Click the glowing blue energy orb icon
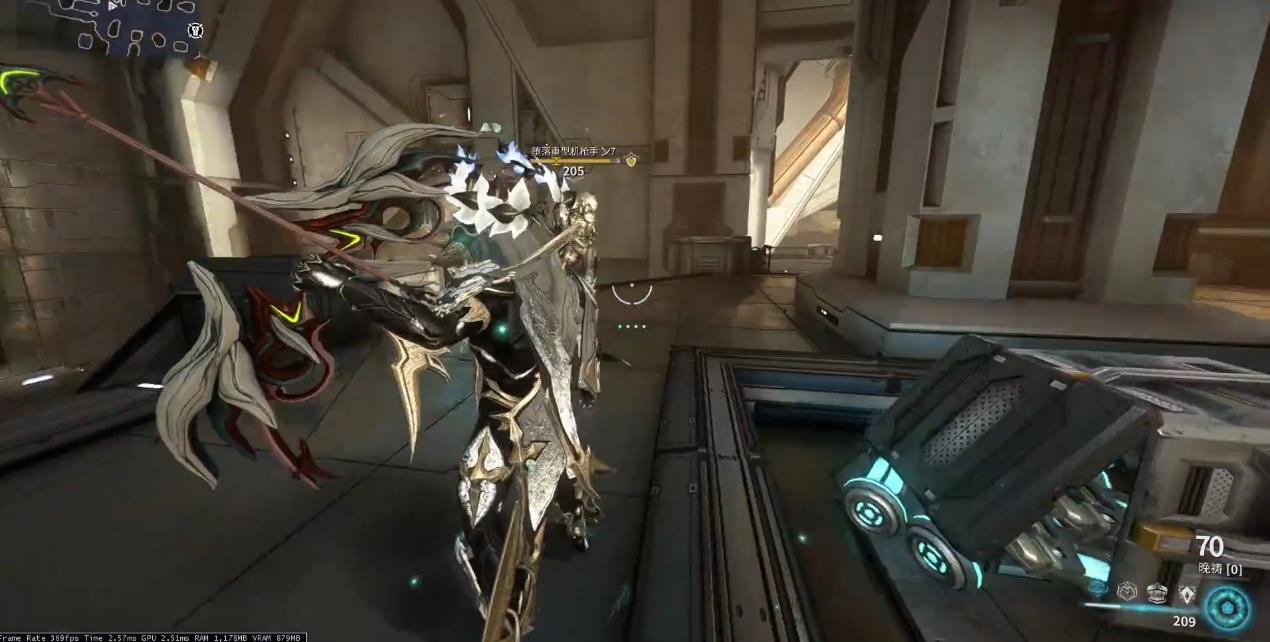The width and height of the screenshot is (1270, 642). (1227, 607)
